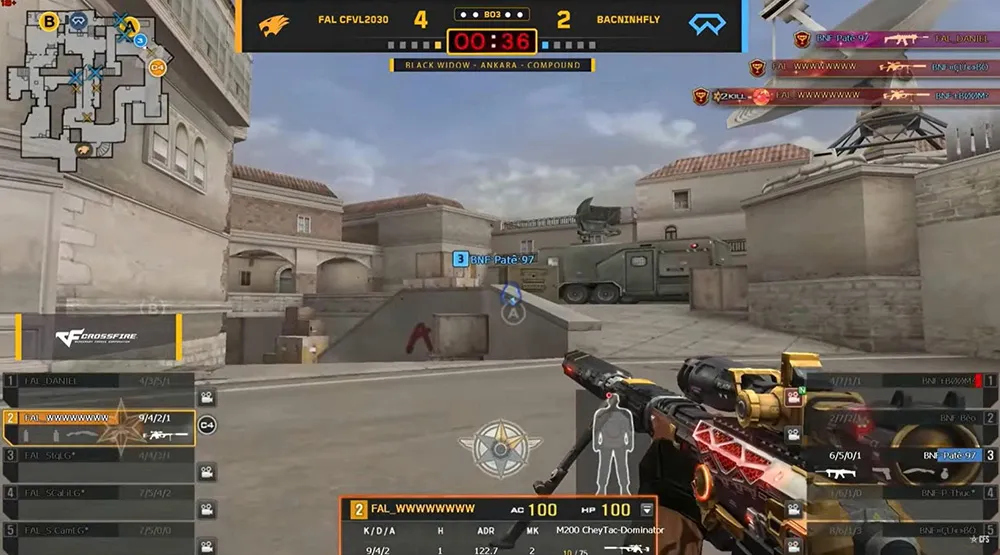Switch camera to FAL_DANIEL

tap(207, 397)
